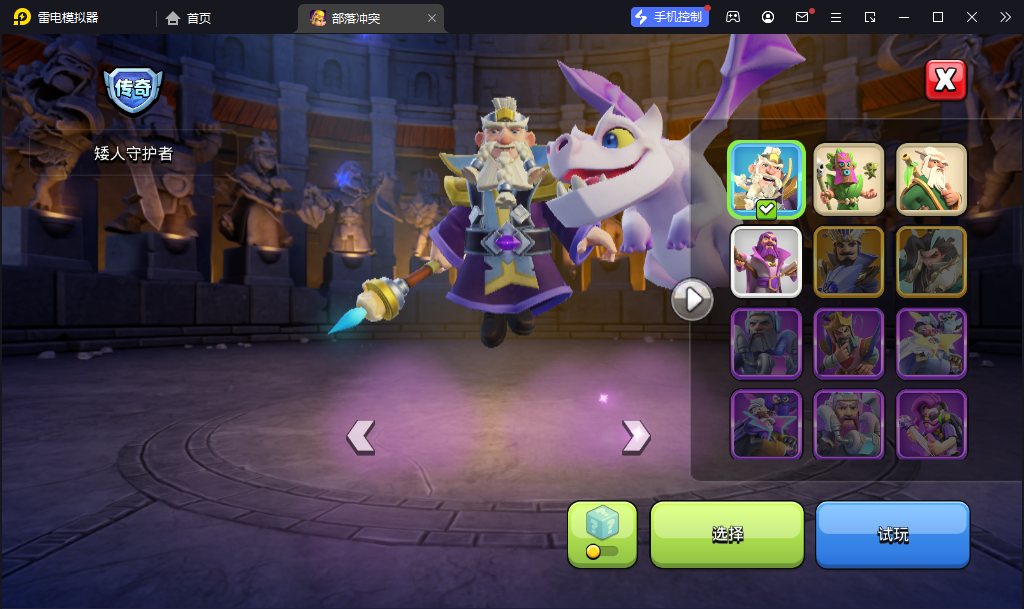1024x609 pixels.
Task: Rotate hero preview with the right arrow
Action: [636, 436]
